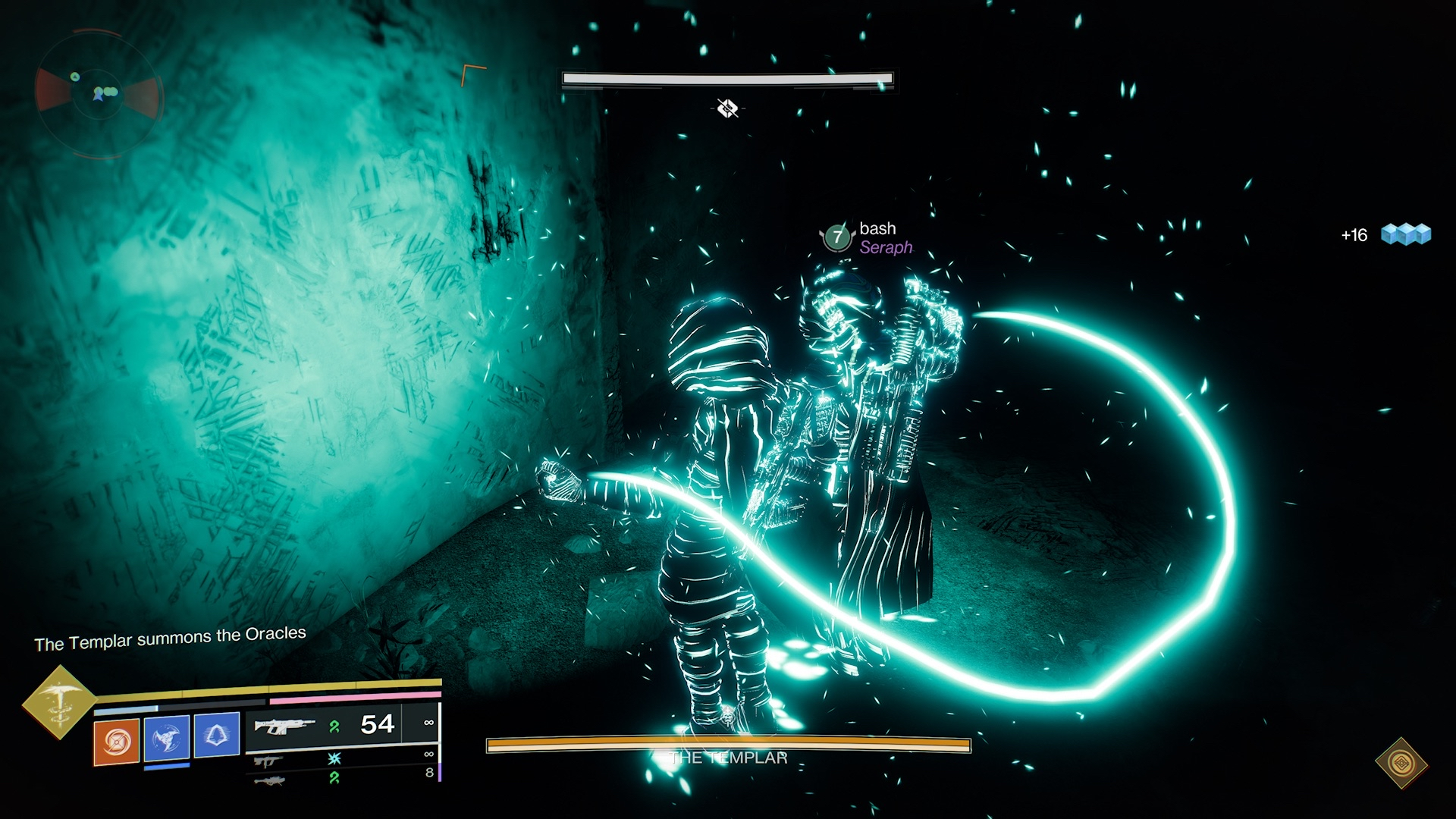Image resolution: width=1456 pixels, height=819 pixels.
Task: Click the golden diamond emblem in the corner
Action: click(x=1401, y=763)
